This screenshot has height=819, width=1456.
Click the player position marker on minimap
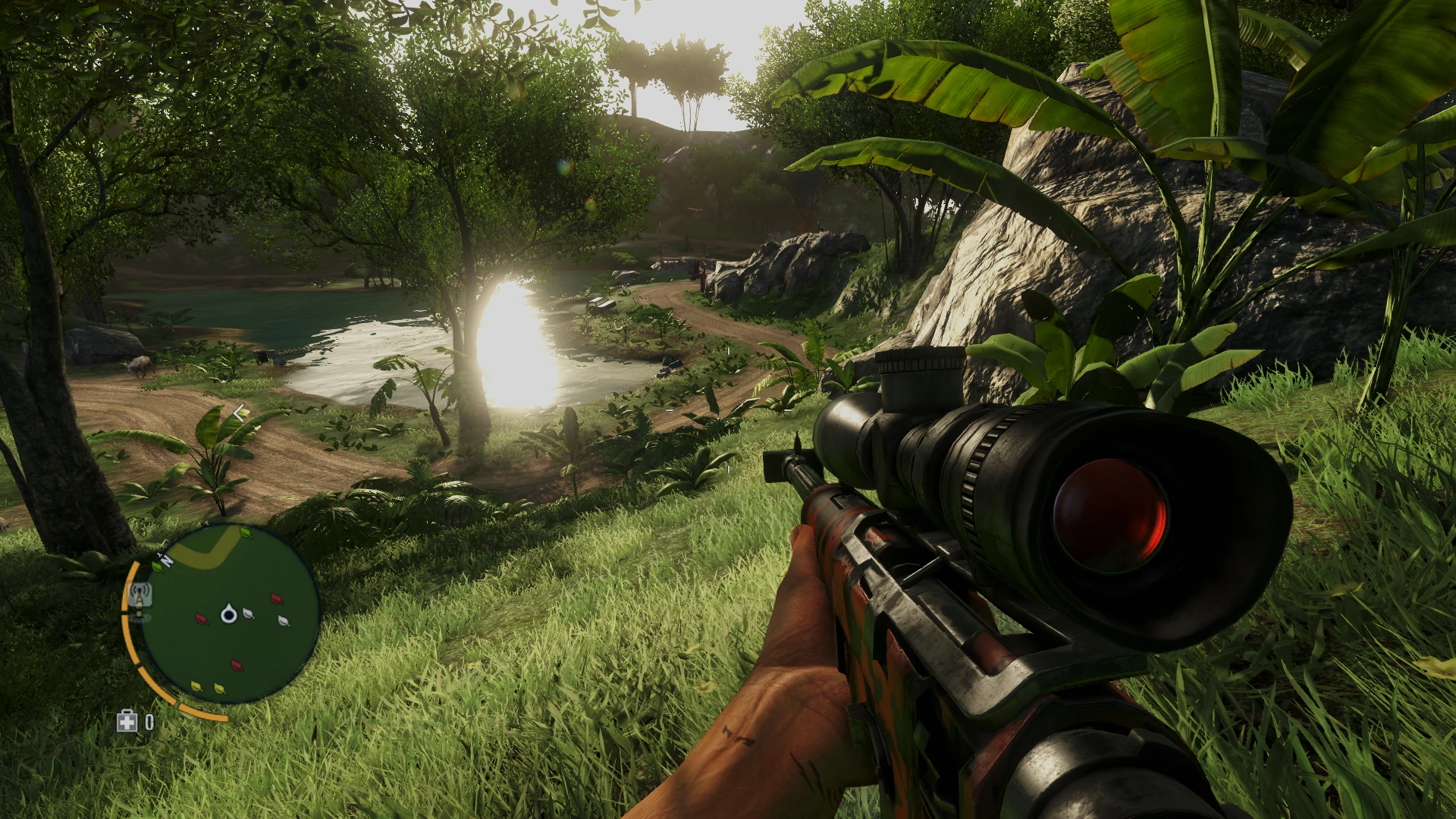click(228, 613)
